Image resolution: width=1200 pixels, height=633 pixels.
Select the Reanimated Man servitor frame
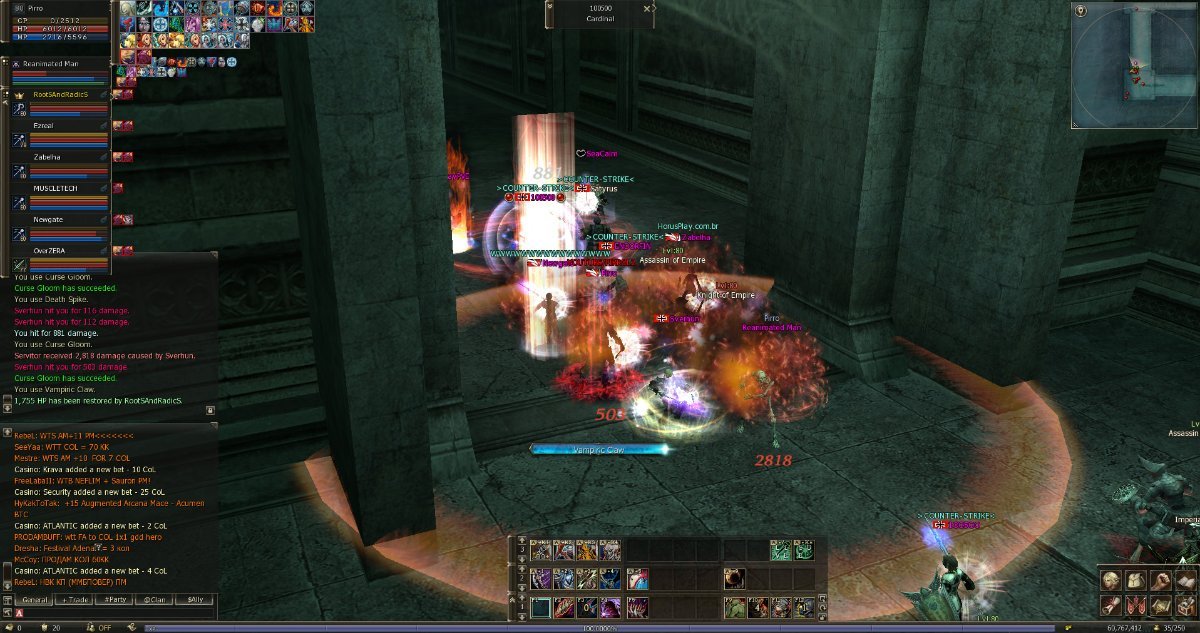(60, 63)
